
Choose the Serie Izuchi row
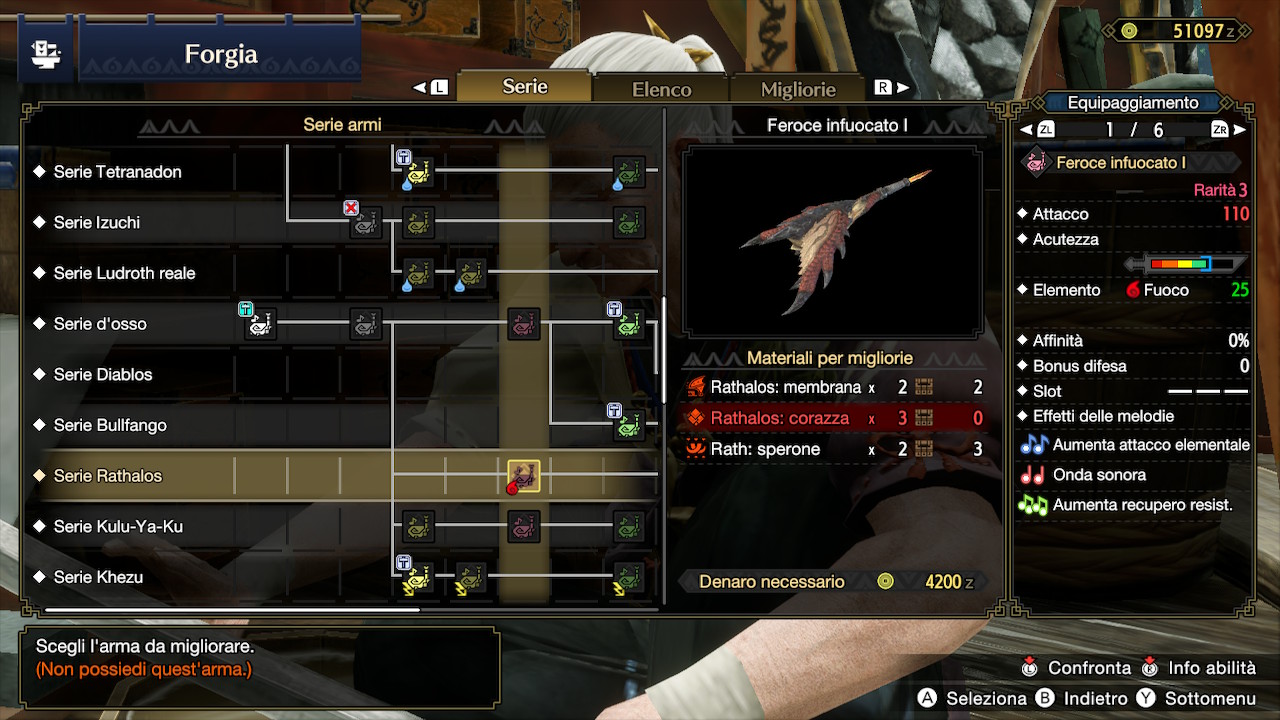96,223
